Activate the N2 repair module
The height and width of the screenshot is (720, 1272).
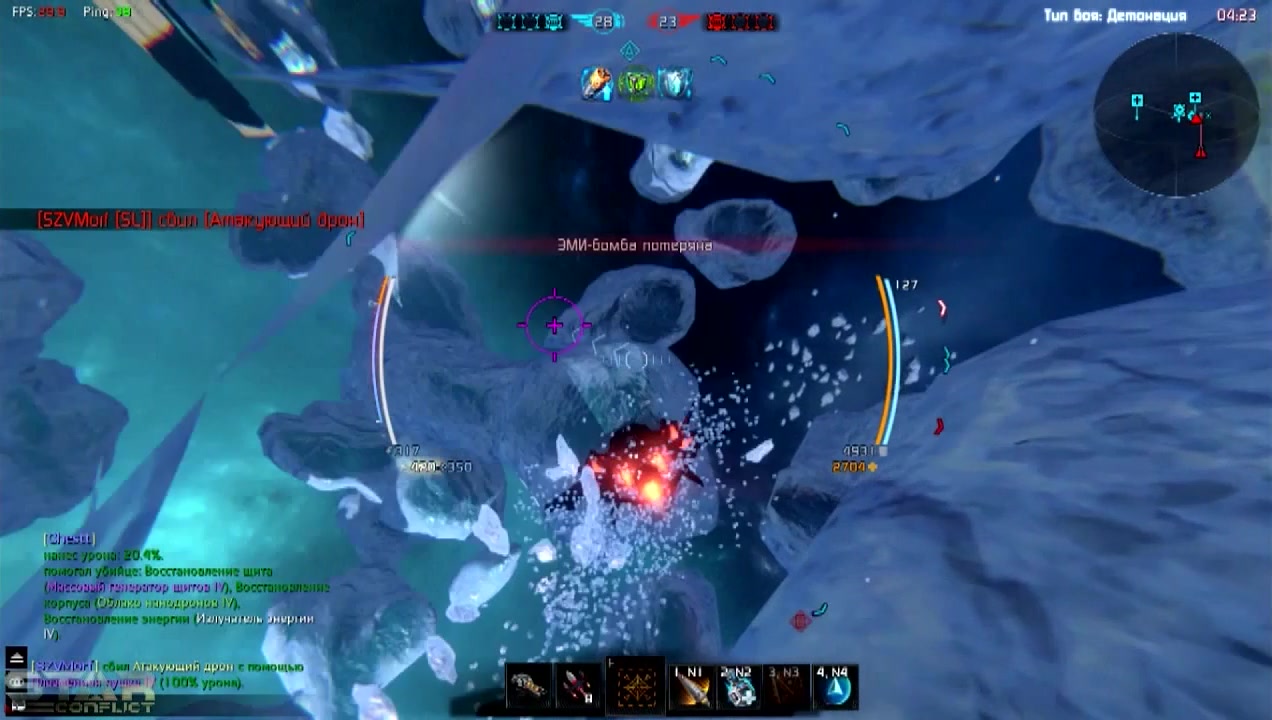point(738,687)
